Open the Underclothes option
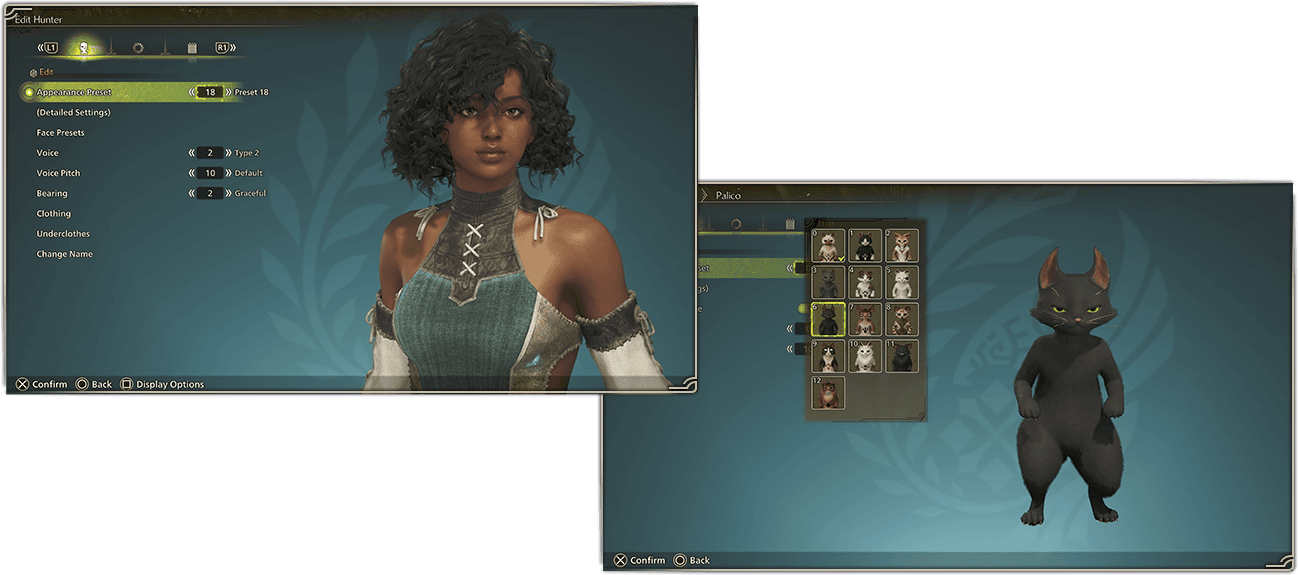 63,234
